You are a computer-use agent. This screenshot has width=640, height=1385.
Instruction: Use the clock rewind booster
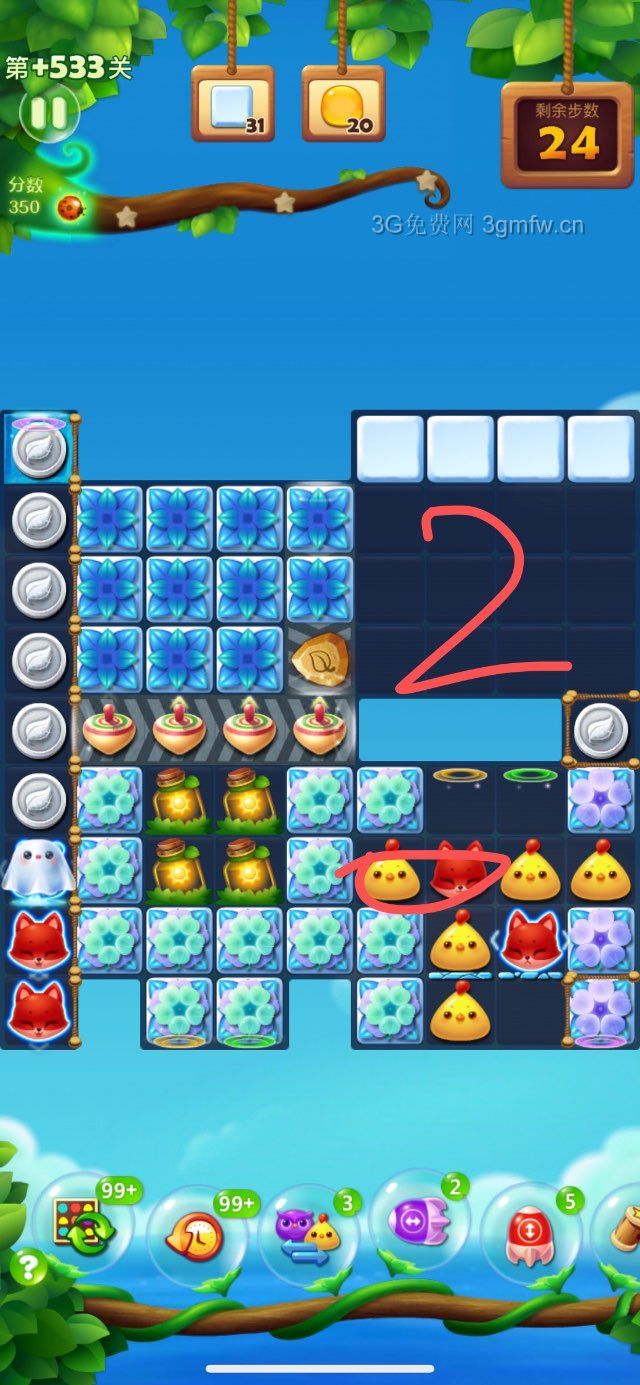[197, 1236]
